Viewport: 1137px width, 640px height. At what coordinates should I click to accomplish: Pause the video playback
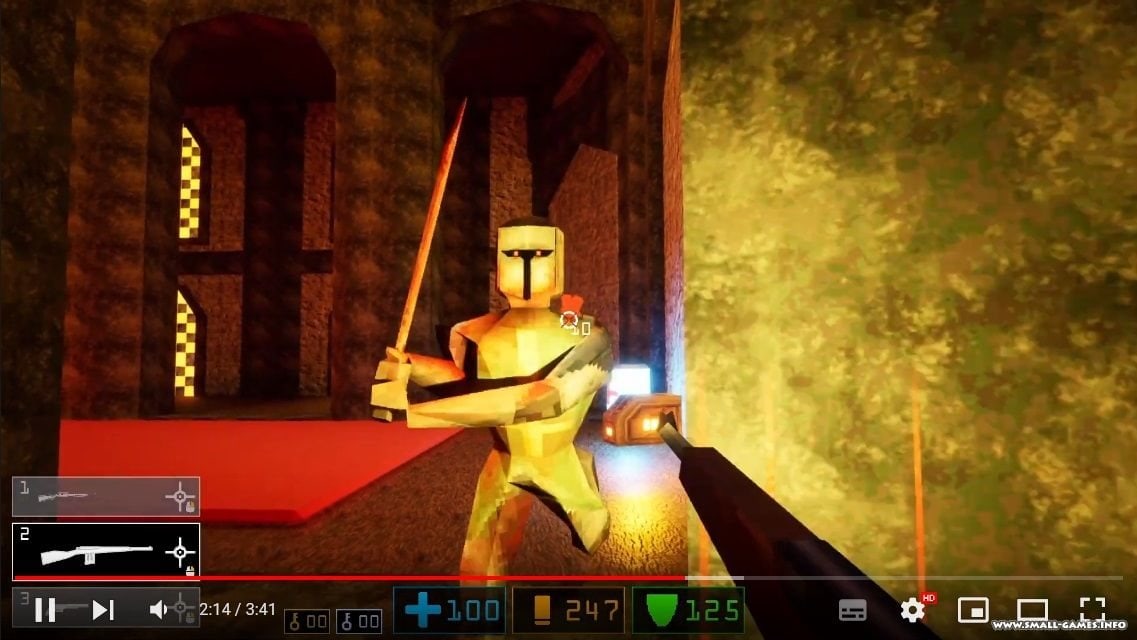tap(45, 609)
